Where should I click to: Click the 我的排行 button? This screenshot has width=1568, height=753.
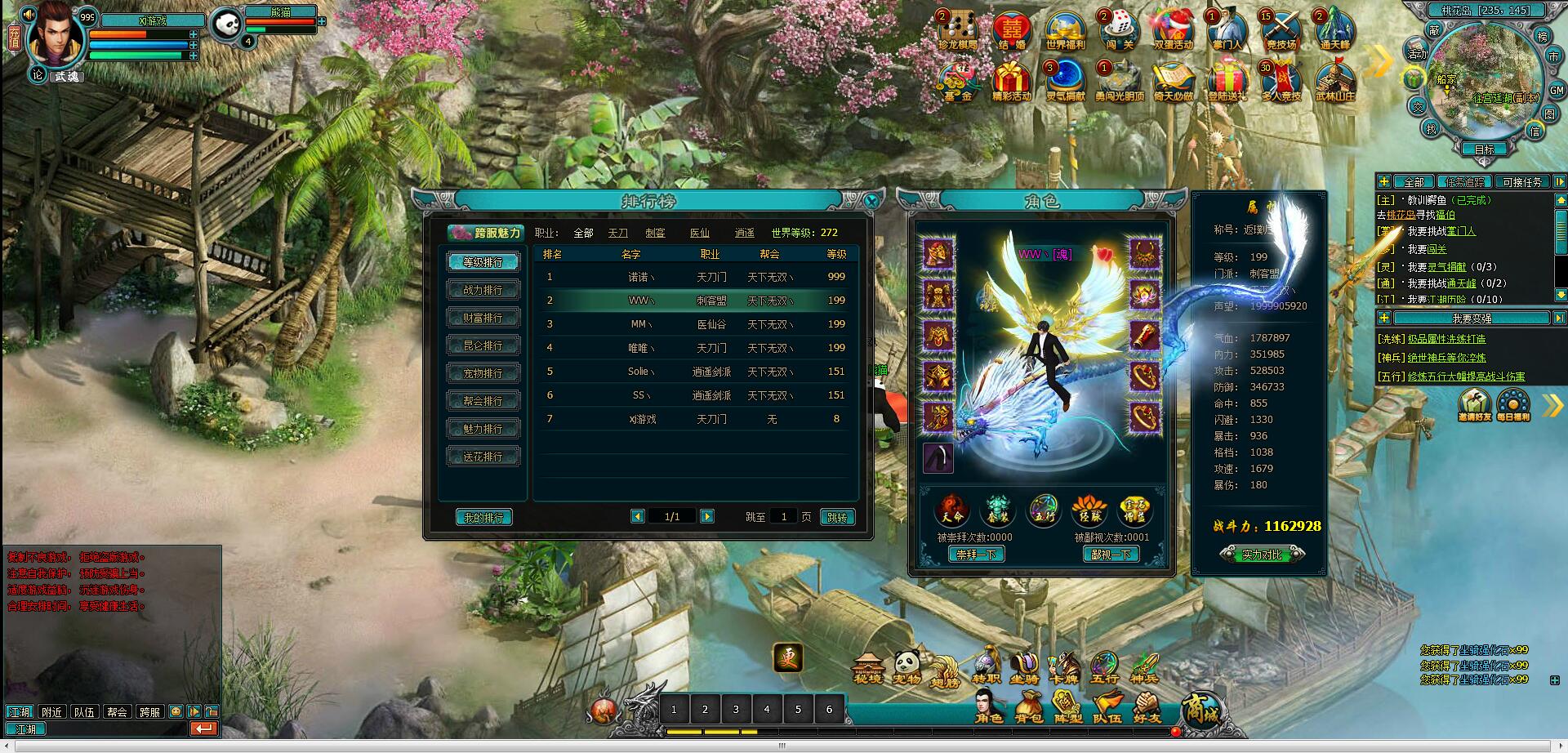(483, 518)
